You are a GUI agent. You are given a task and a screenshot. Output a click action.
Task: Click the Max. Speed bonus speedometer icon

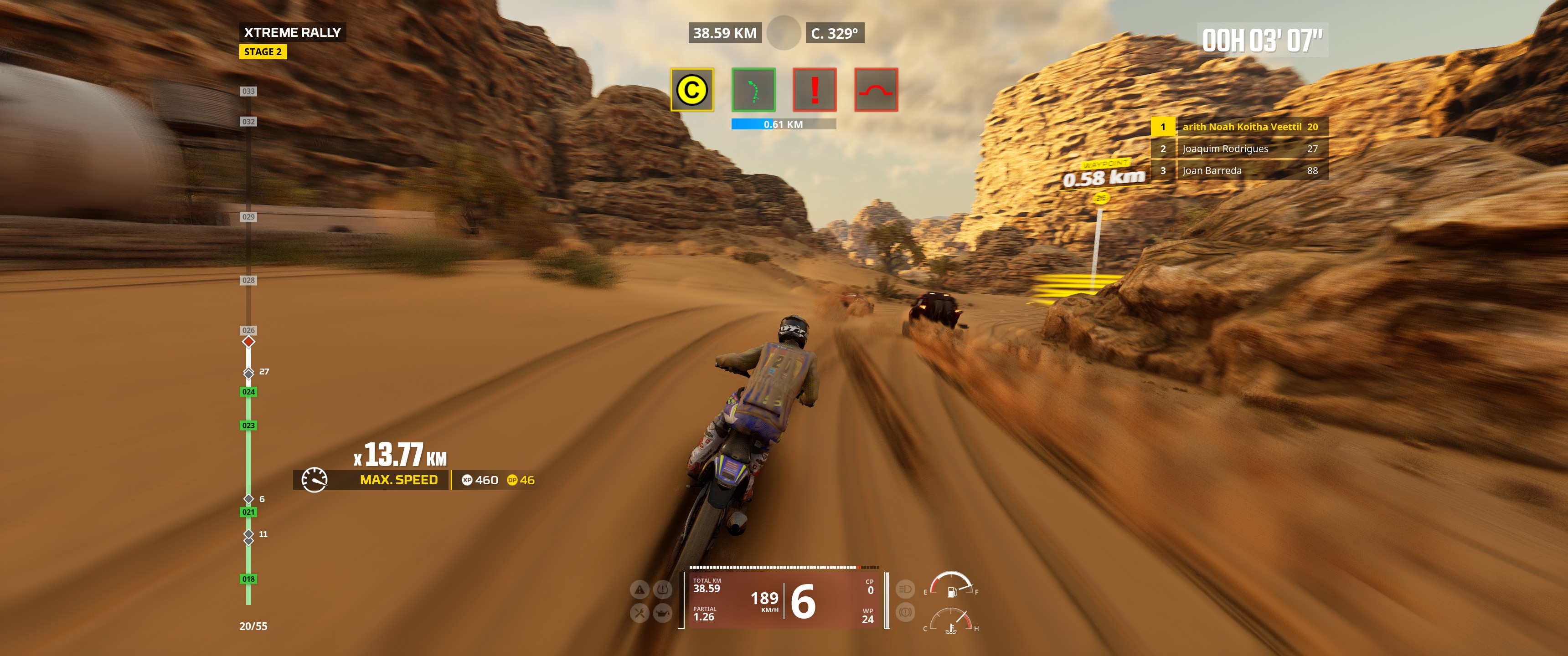click(x=315, y=480)
